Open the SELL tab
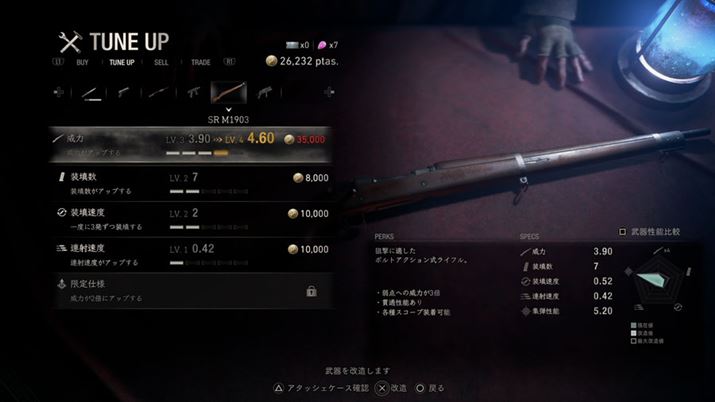 tap(161, 62)
